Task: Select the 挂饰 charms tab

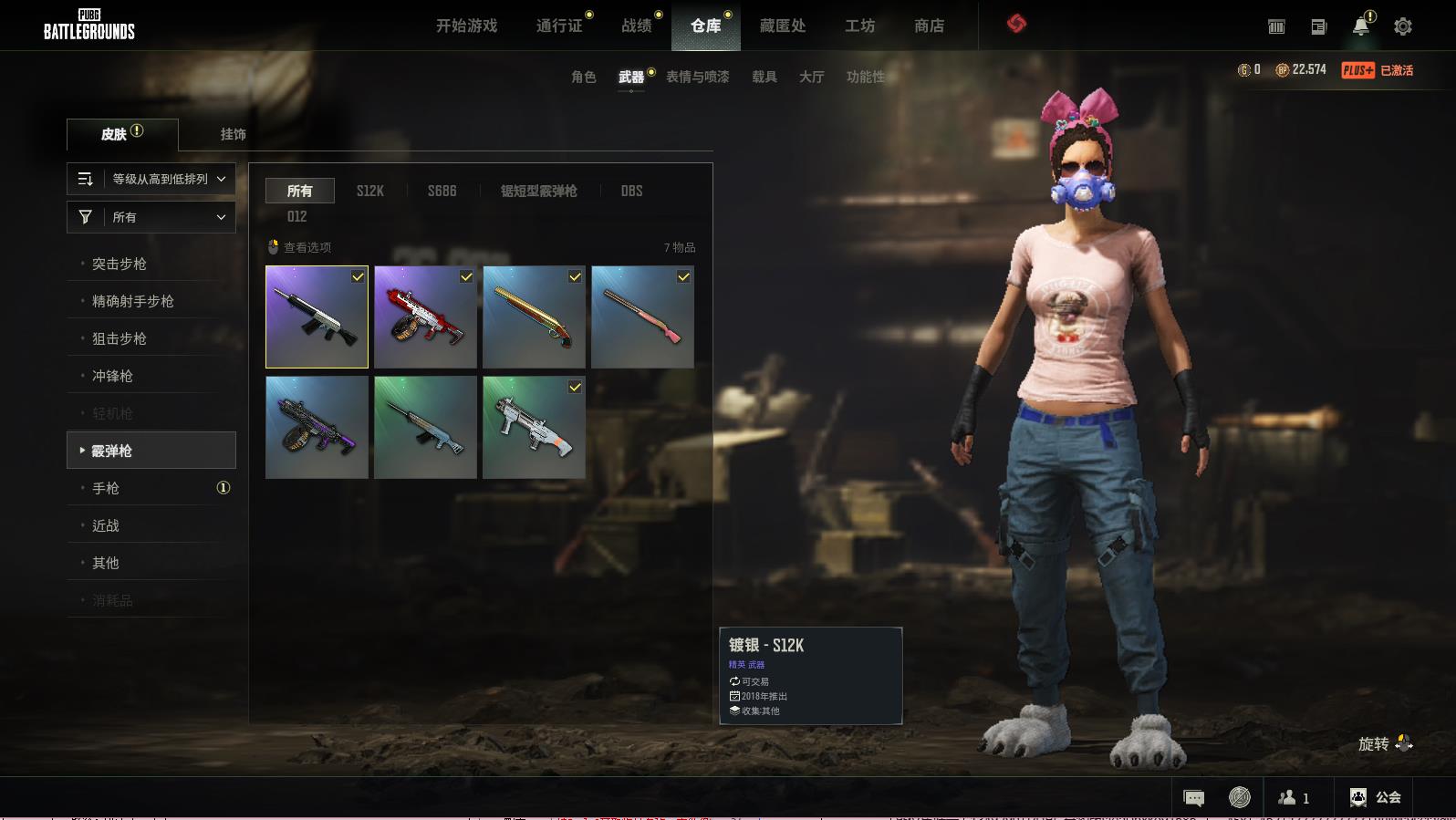Action: pyautogui.click(x=233, y=134)
